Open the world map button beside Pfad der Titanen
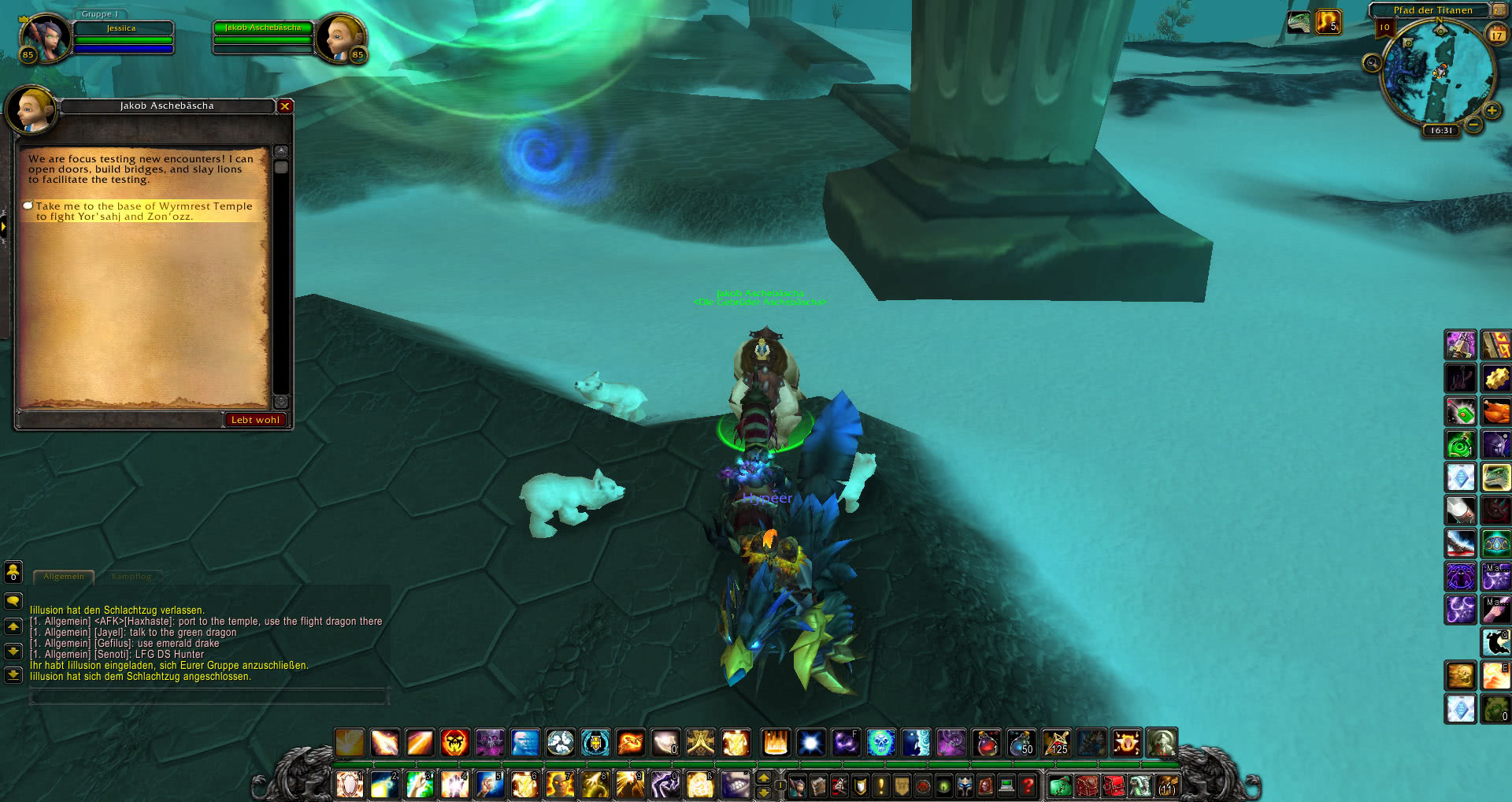 tap(1499, 10)
